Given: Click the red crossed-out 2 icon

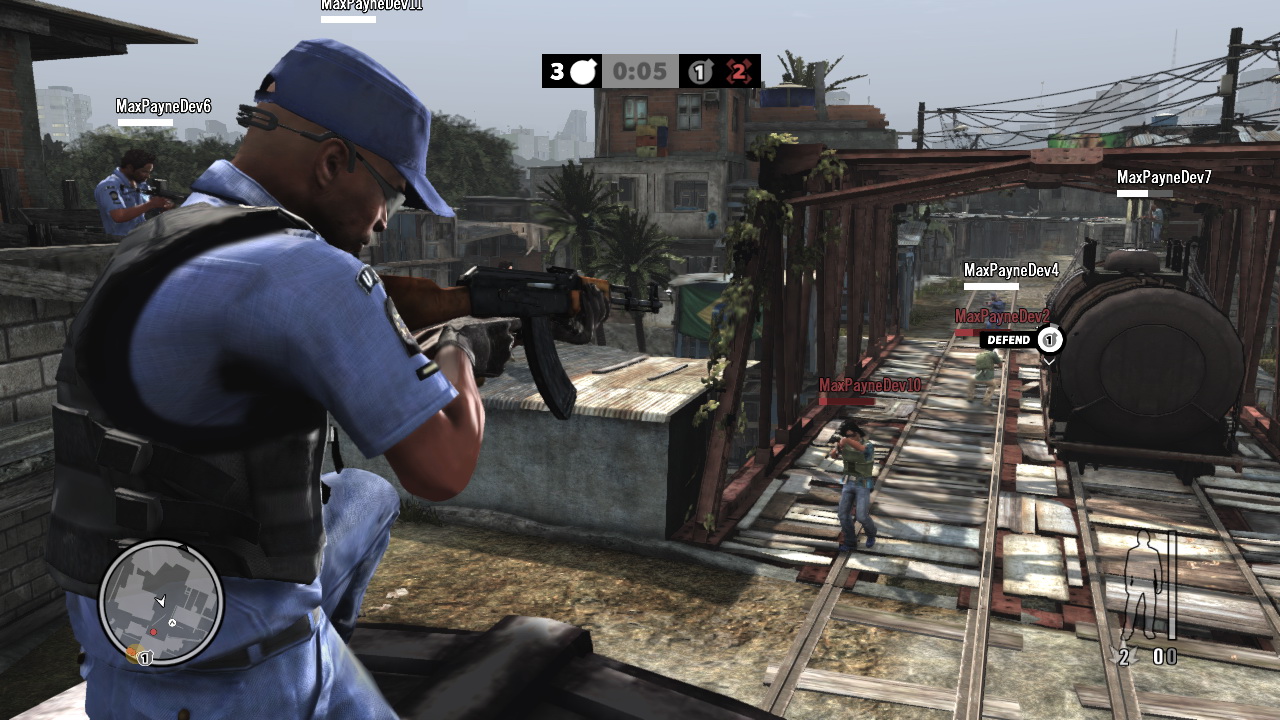Looking at the screenshot, I should 738,72.
